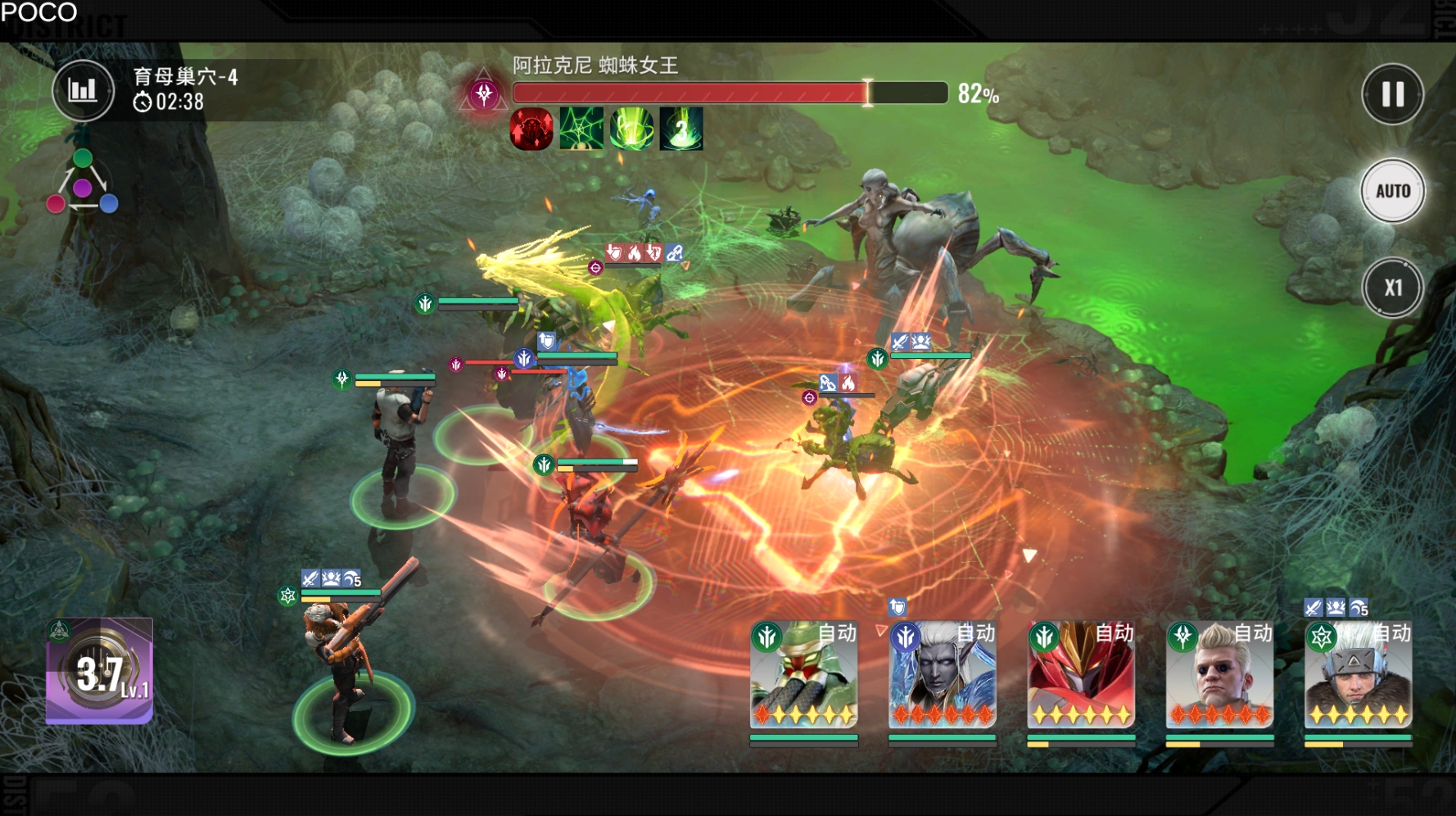The image size is (1456, 816).
Task: Toggle the AUTO battle button
Action: pos(1392,191)
